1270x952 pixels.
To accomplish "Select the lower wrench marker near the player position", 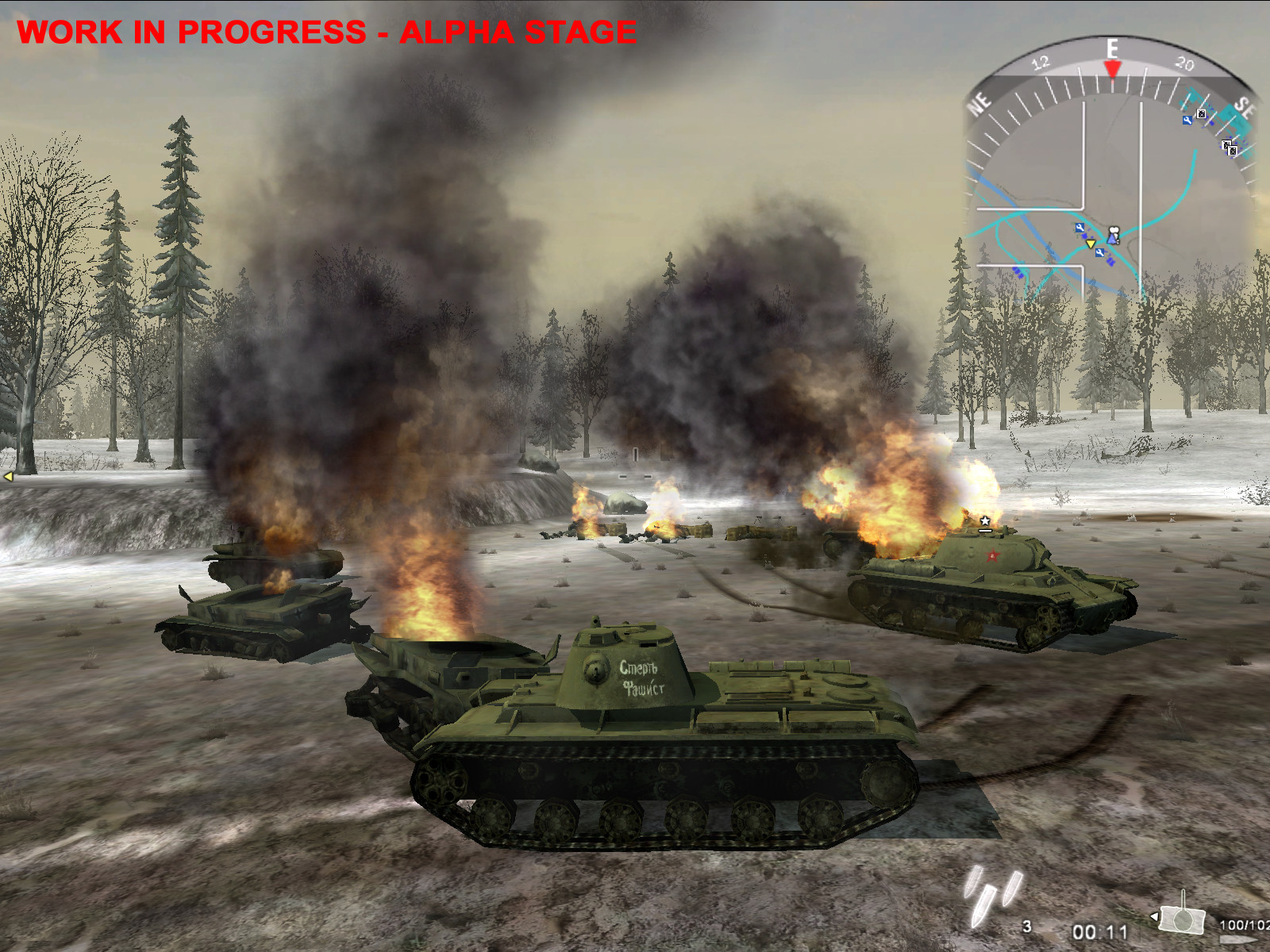I will click(x=1099, y=251).
